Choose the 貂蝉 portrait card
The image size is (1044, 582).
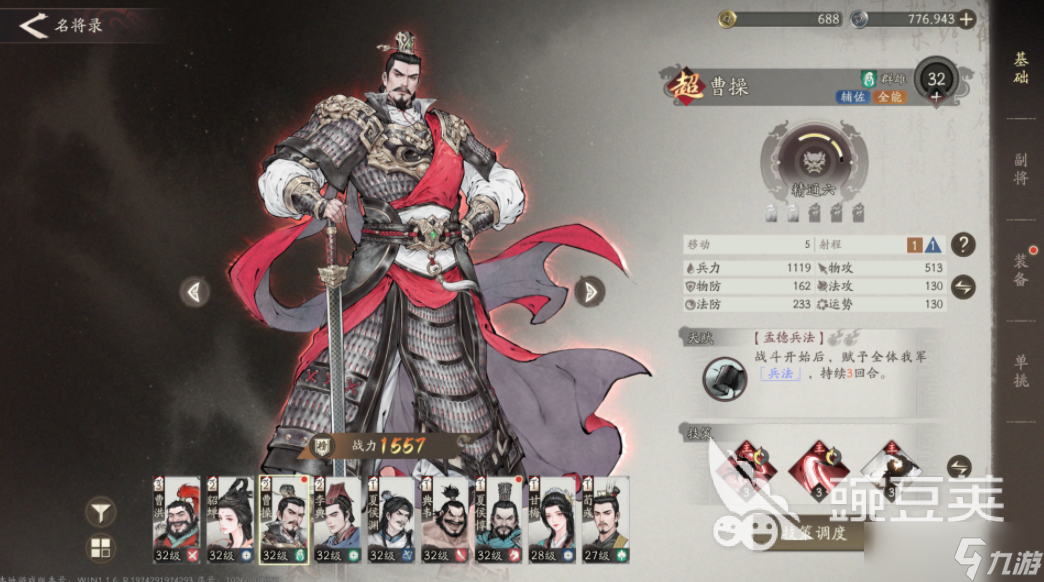(x=230, y=520)
